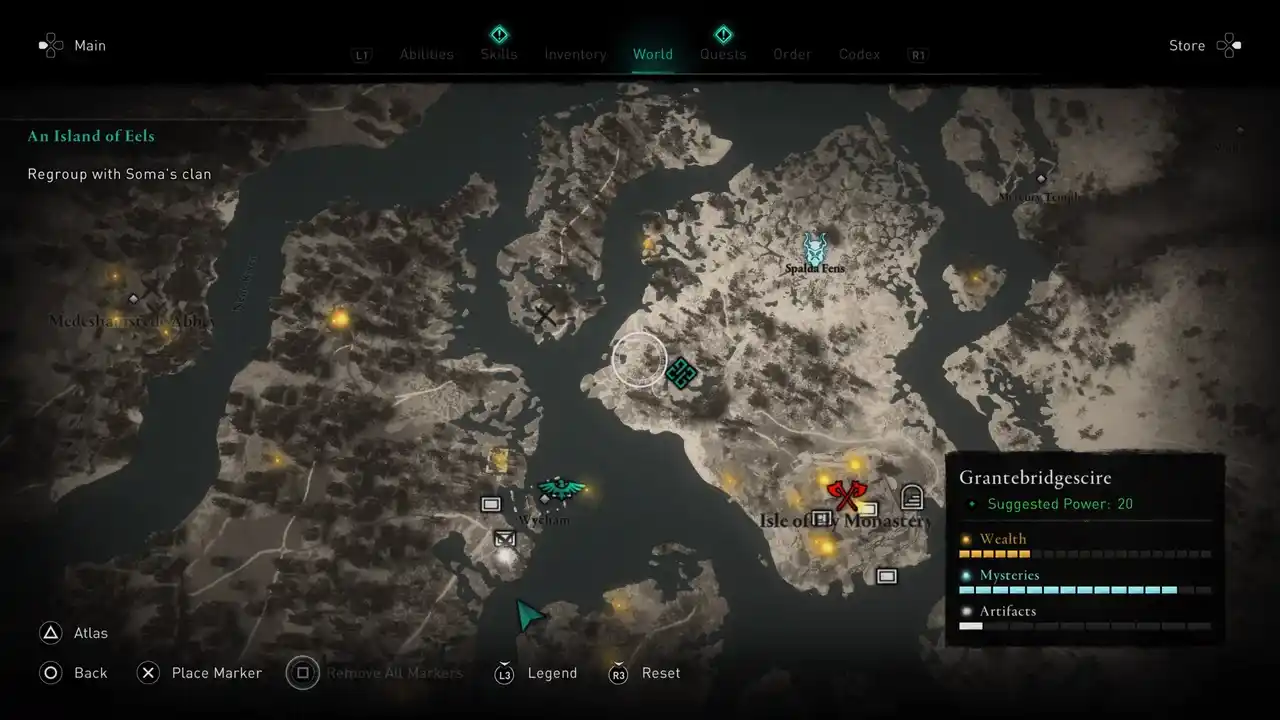Select the teal player arrow on map
The image size is (1280, 720).
(529, 615)
